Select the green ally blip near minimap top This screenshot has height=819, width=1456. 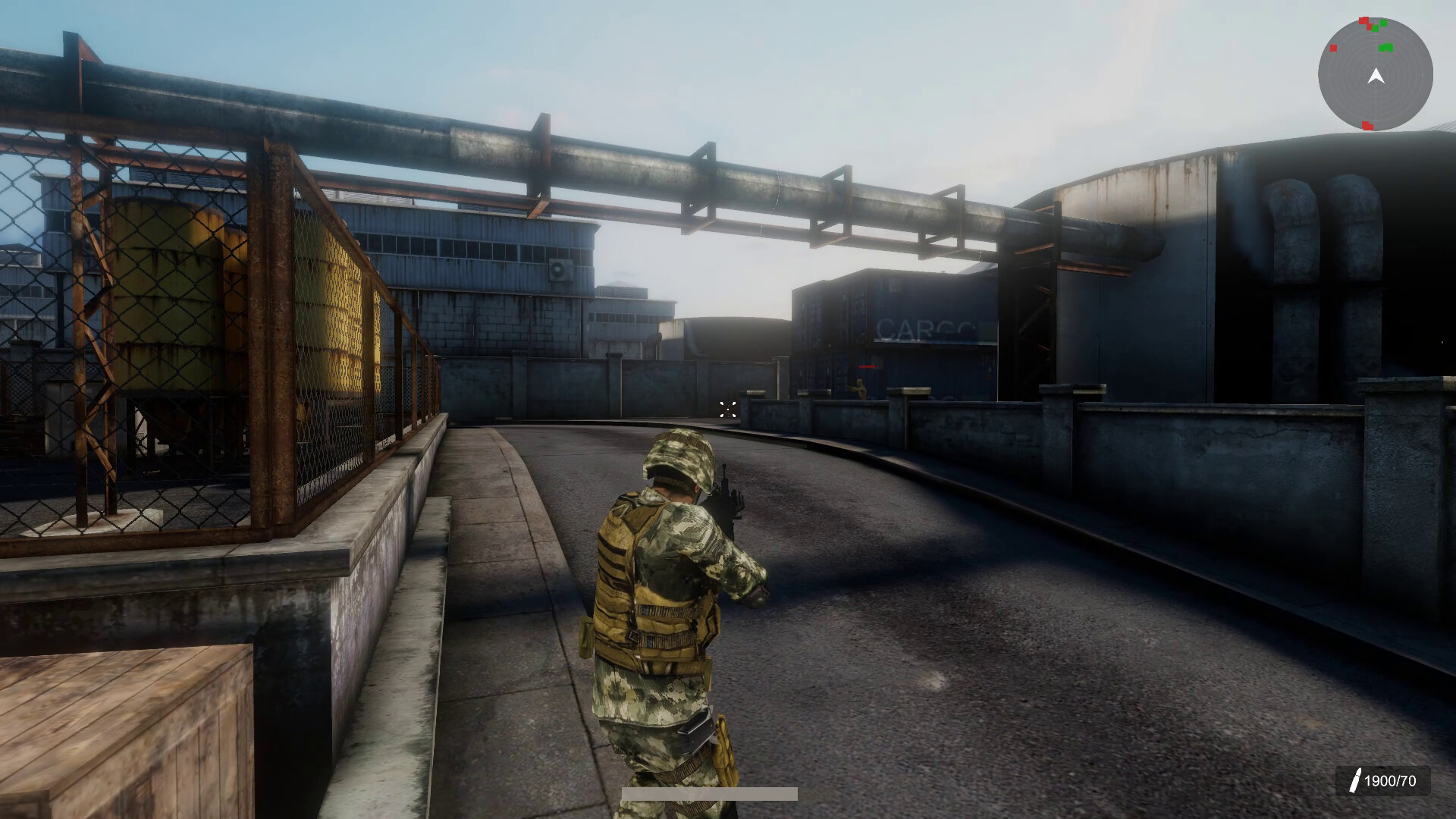pos(1384,24)
